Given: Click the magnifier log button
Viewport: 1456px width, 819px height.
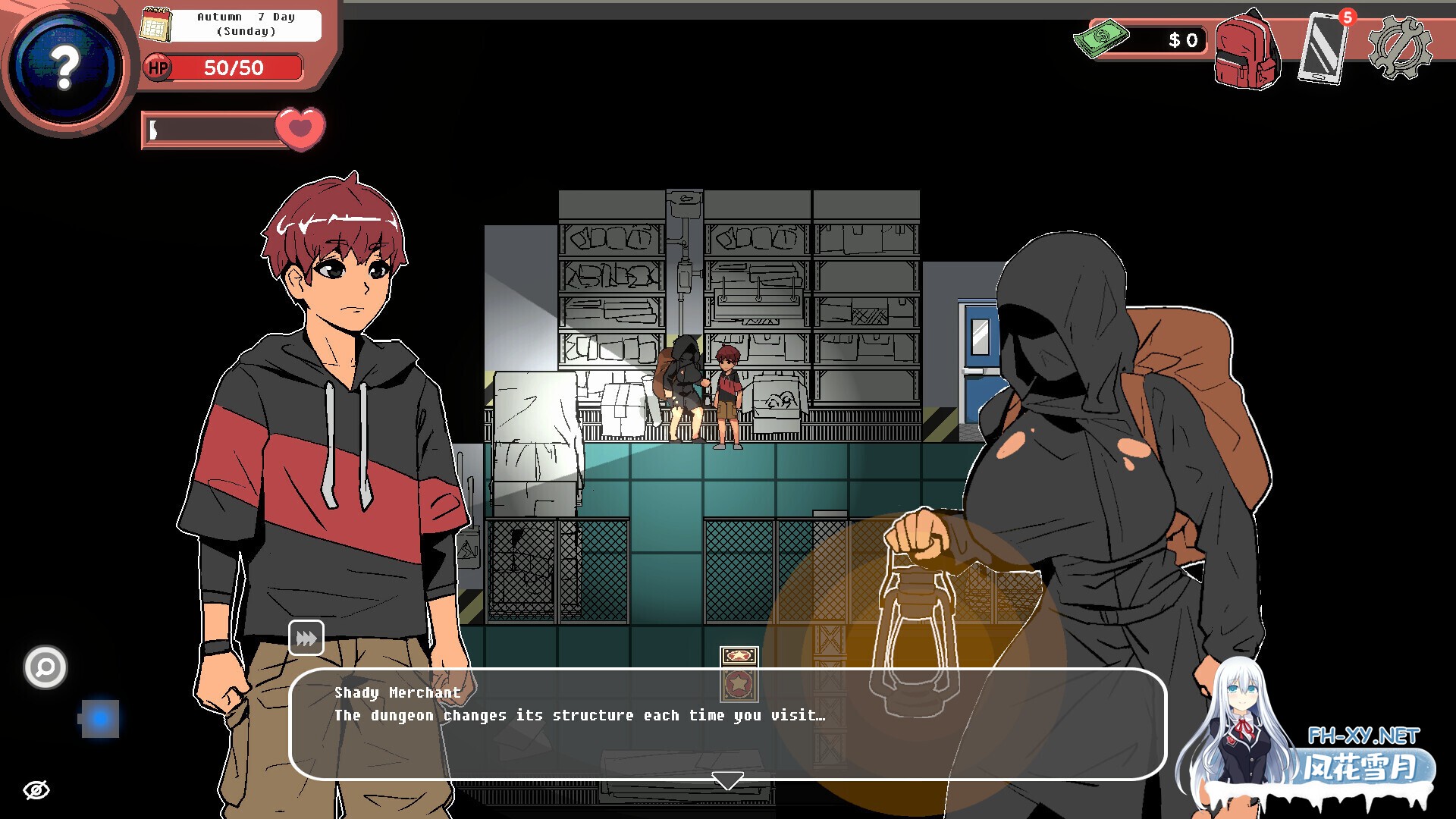Looking at the screenshot, I should [45, 667].
